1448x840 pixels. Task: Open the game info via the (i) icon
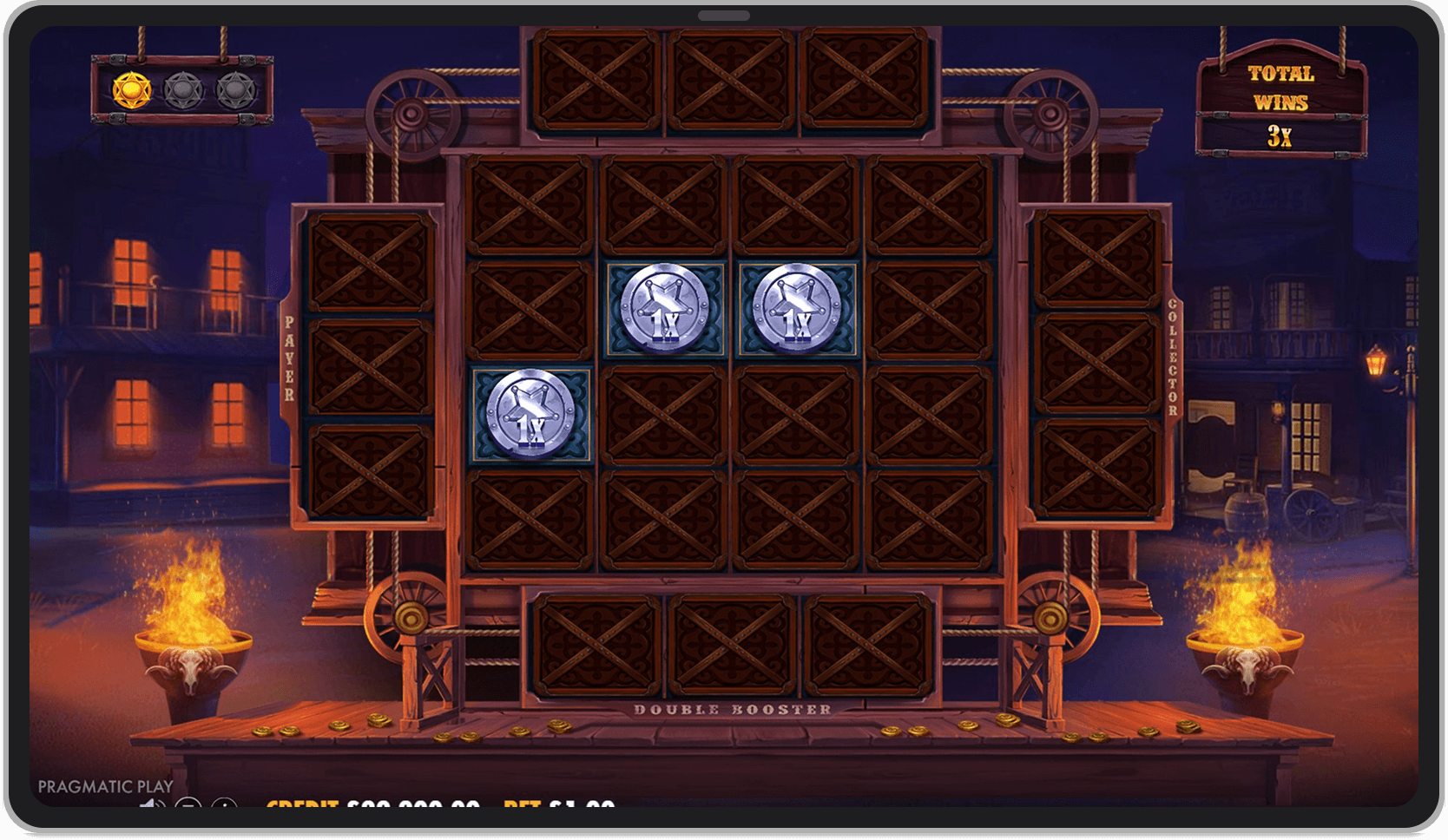(x=227, y=805)
